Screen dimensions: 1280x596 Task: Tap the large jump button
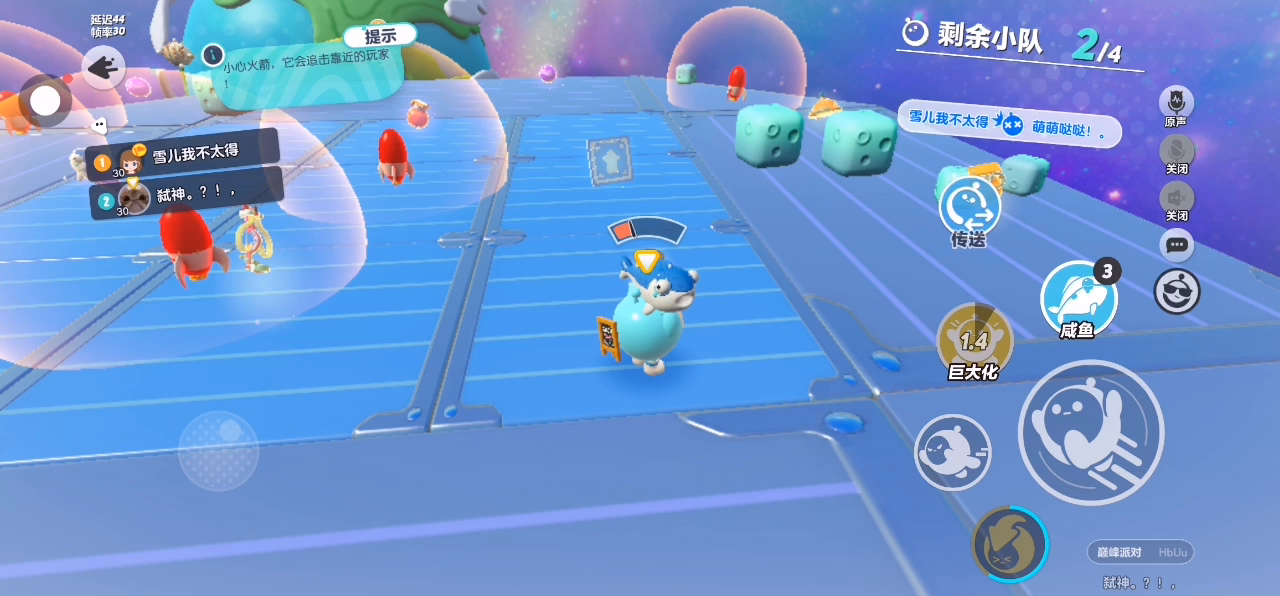click(x=1091, y=432)
